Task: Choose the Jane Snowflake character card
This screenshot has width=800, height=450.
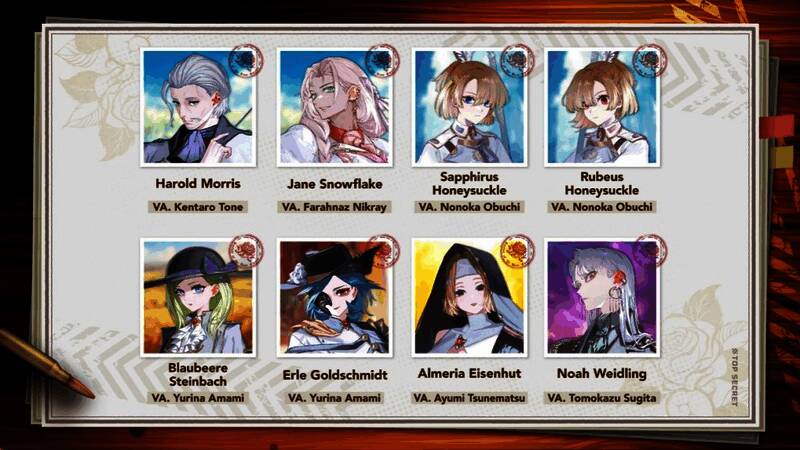Action: pos(334,107)
